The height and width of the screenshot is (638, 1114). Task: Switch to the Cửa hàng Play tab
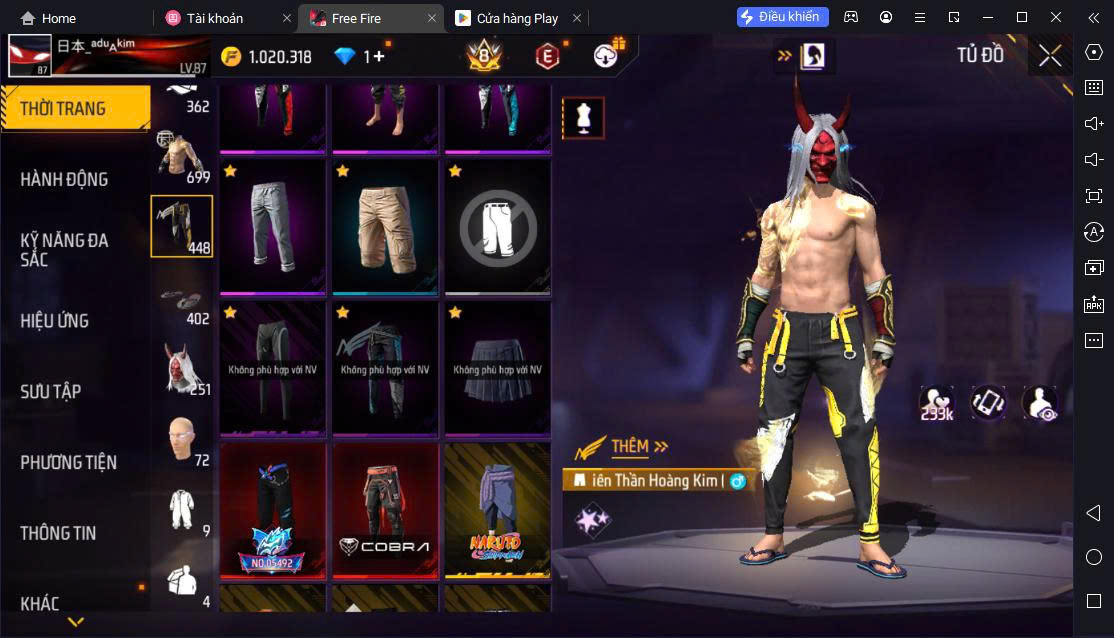pyautogui.click(x=517, y=18)
